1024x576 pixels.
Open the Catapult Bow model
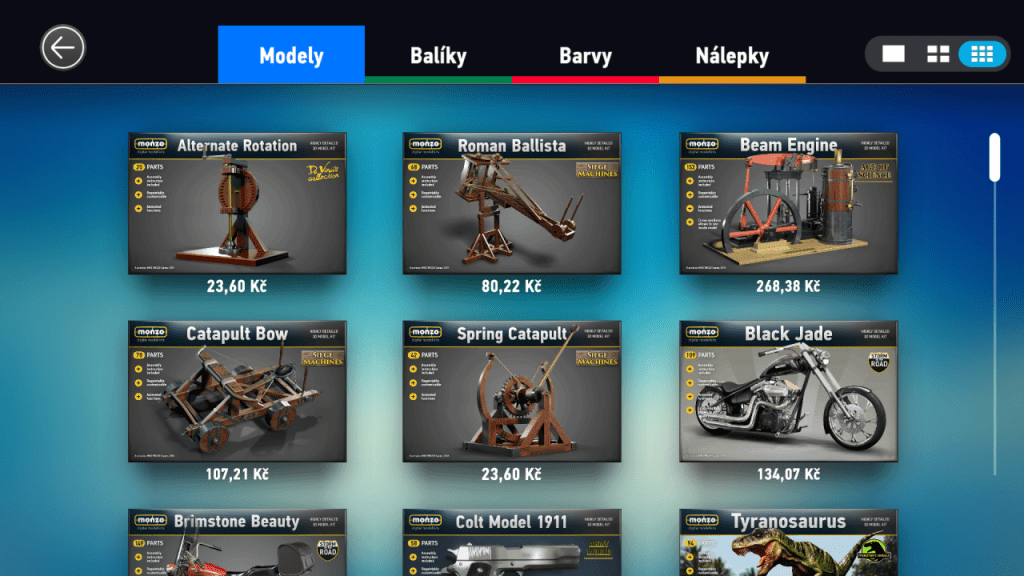coord(237,391)
